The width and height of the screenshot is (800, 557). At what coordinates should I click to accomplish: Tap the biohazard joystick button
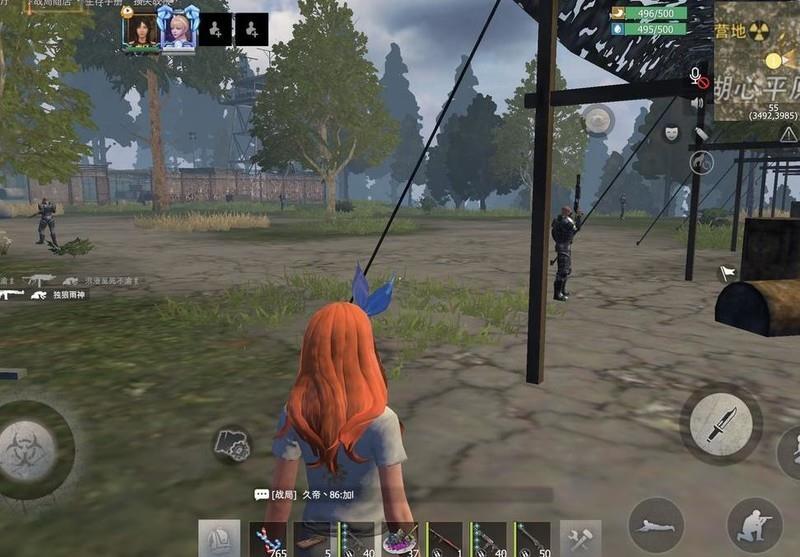point(28,451)
